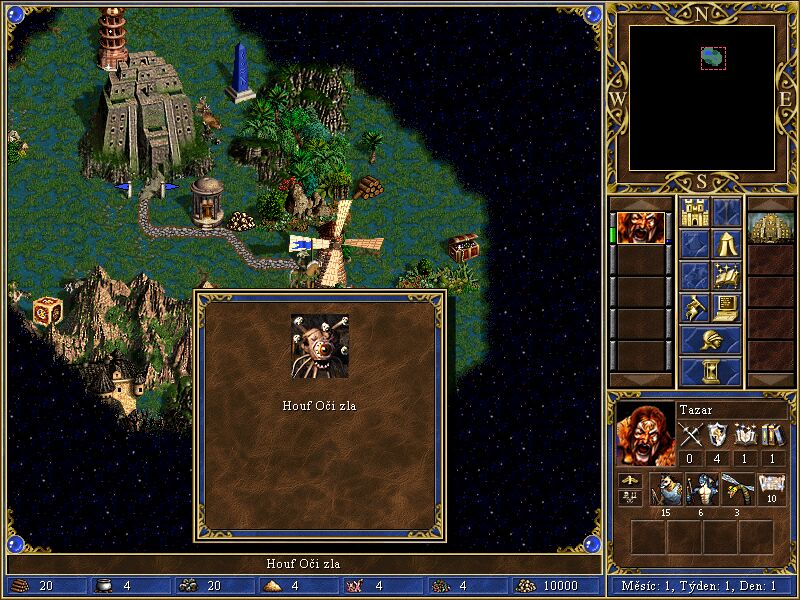The height and width of the screenshot is (600, 800).
Task: Select Tazar's portrait in the hero list
Action: click(640, 228)
